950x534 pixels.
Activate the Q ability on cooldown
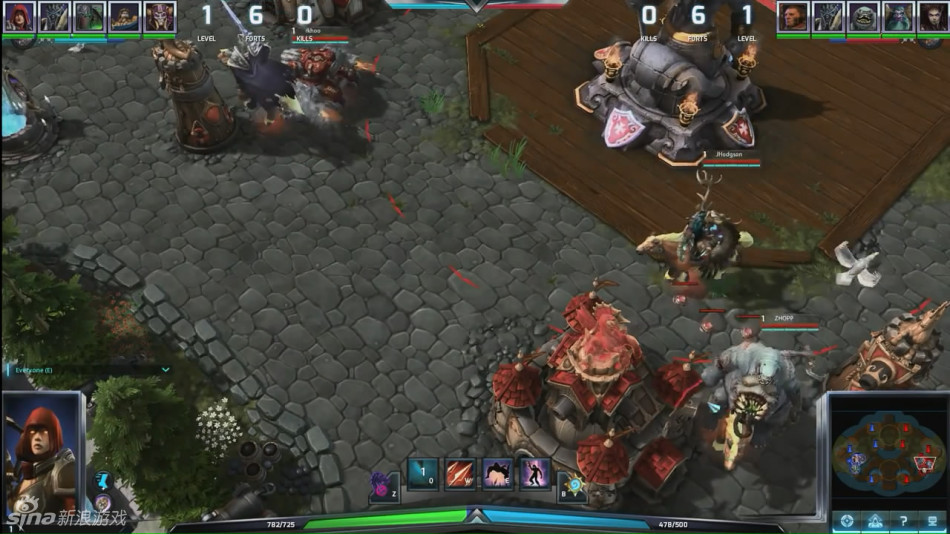point(423,473)
